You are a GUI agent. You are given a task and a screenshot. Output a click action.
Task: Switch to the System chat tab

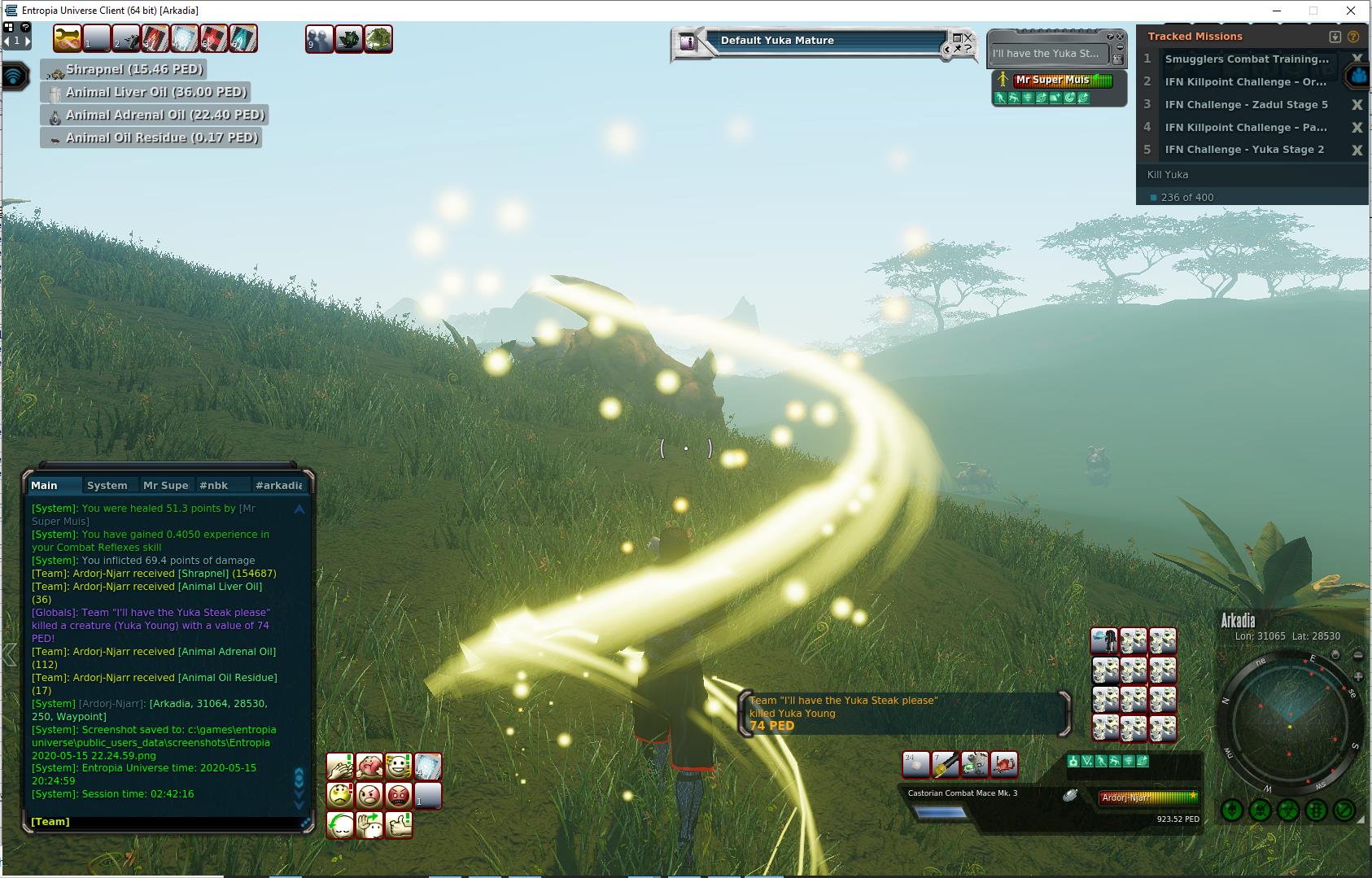107,485
